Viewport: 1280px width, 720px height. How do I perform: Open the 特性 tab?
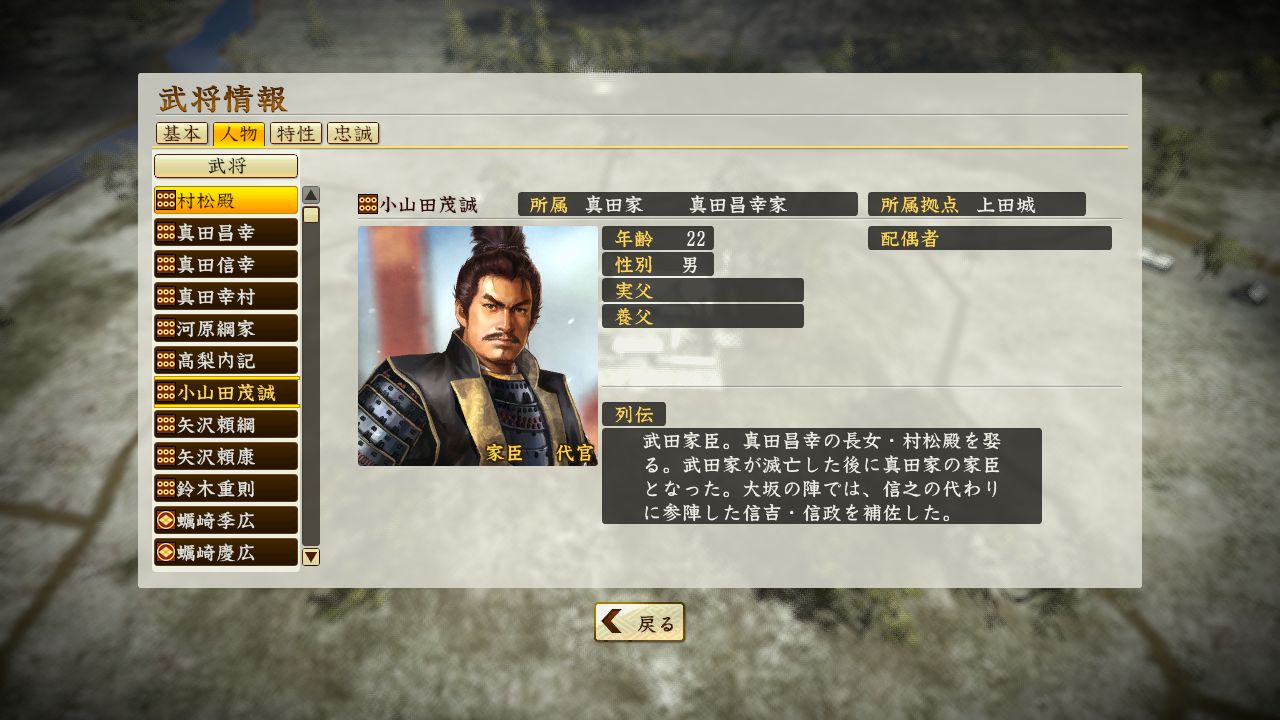click(x=295, y=133)
